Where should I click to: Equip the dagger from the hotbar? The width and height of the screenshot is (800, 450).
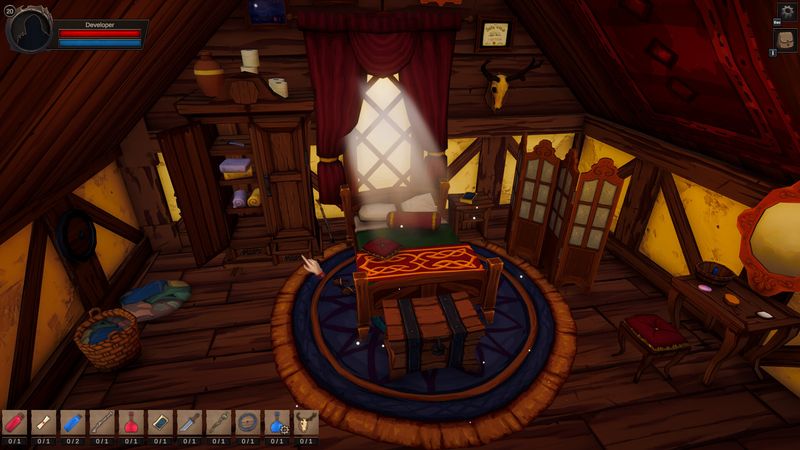coord(189,422)
